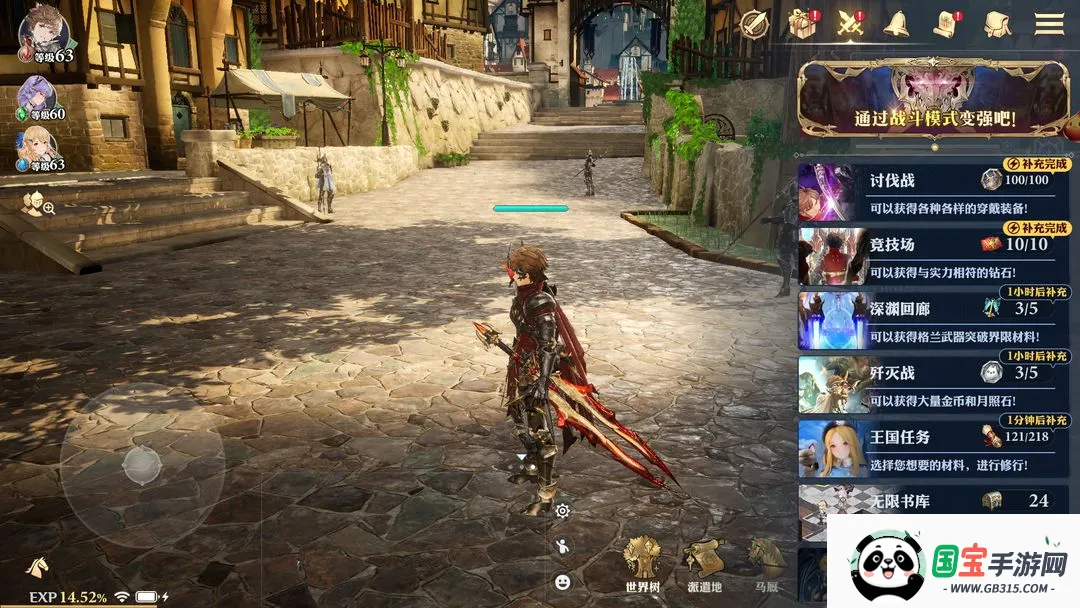Viewport: 1080px width, 608px height.
Task: Select the 讨伐战 battle mode row
Action: pos(933,193)
